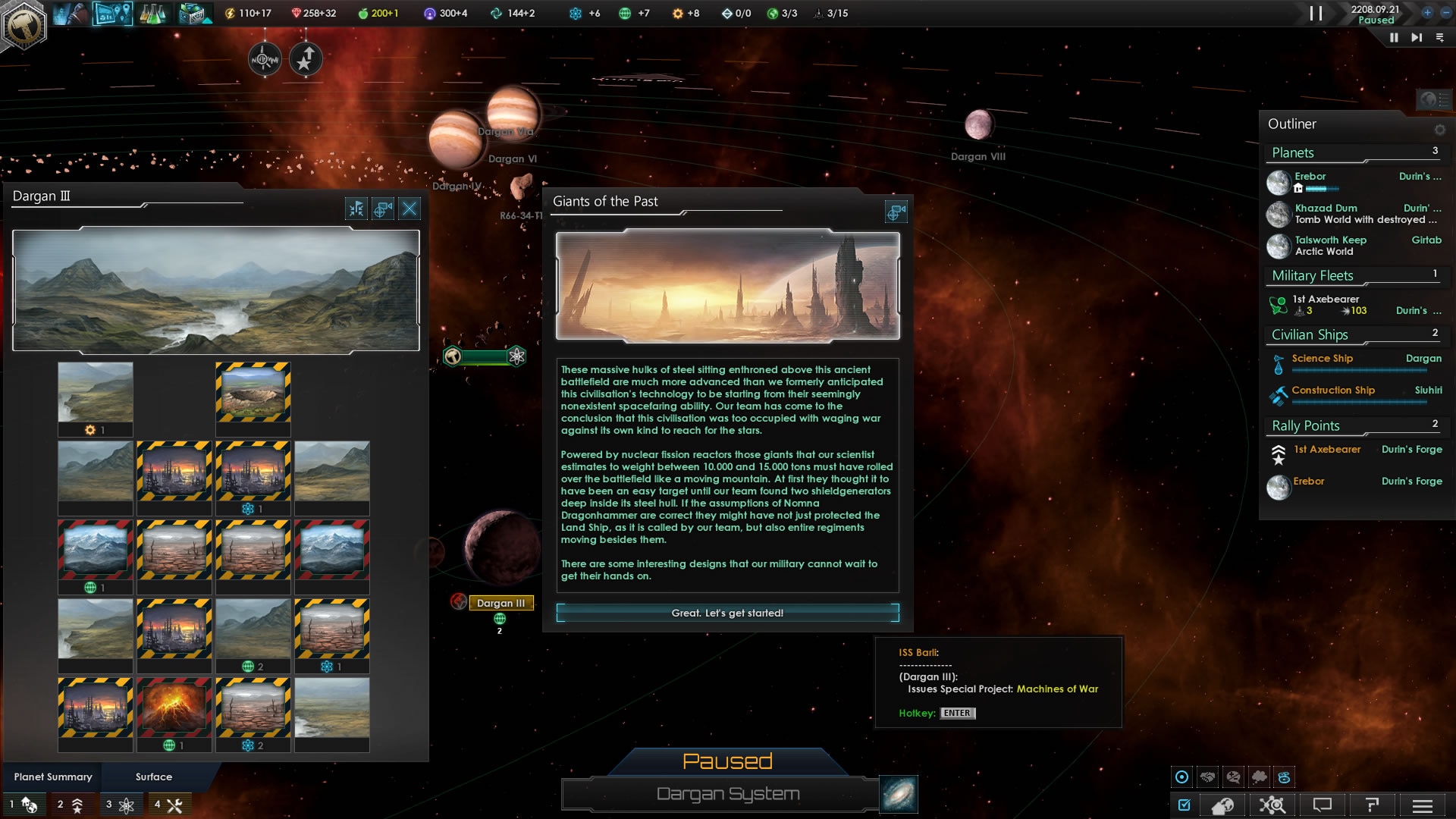Switch to the Planet Summary tab

(53, 777)
